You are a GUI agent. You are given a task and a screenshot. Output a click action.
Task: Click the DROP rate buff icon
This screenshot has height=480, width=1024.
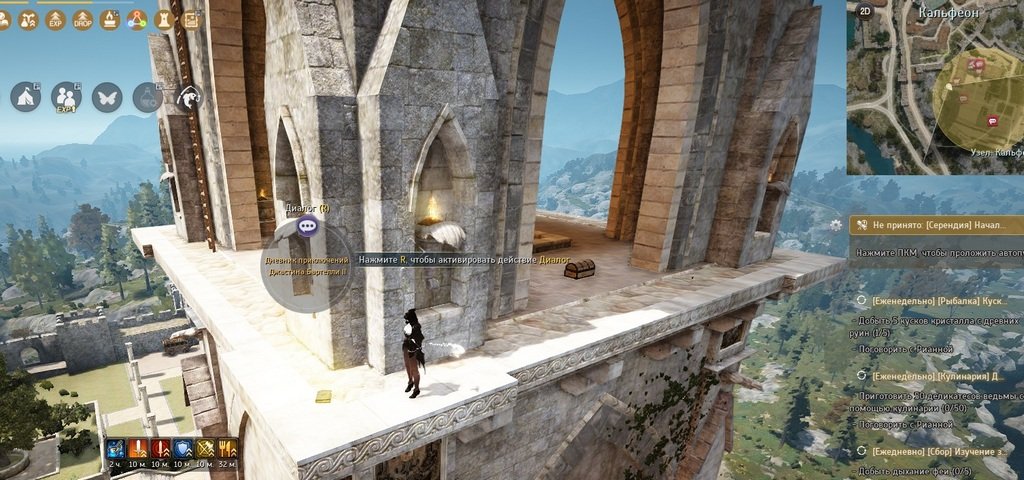[x=83, y=19]
